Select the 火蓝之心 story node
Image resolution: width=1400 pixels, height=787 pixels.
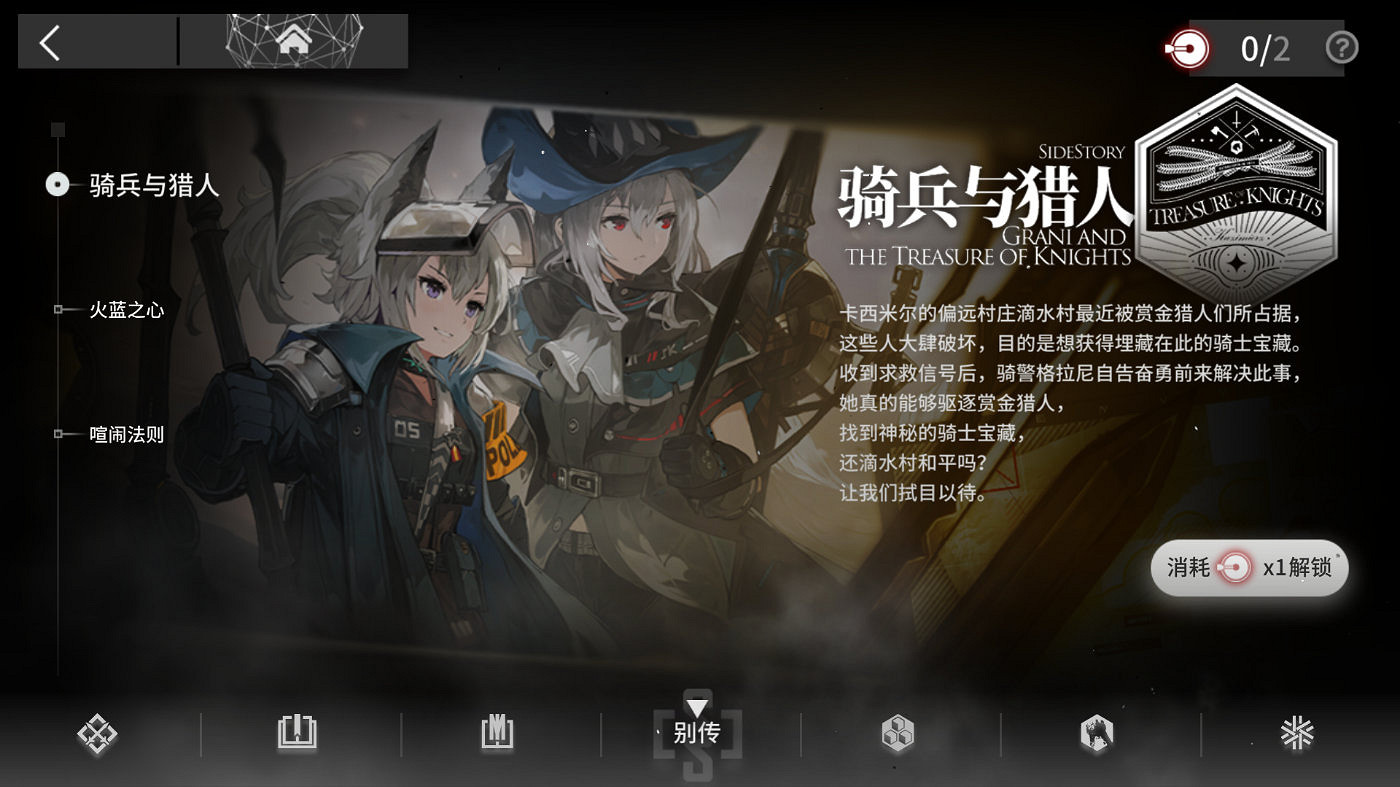[57, 310]
